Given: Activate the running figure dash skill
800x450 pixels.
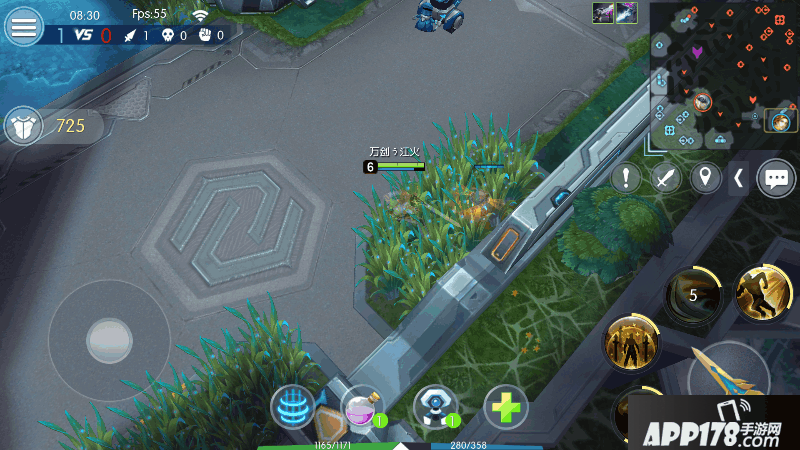Looking at the screenshot, I should [763, 293].
